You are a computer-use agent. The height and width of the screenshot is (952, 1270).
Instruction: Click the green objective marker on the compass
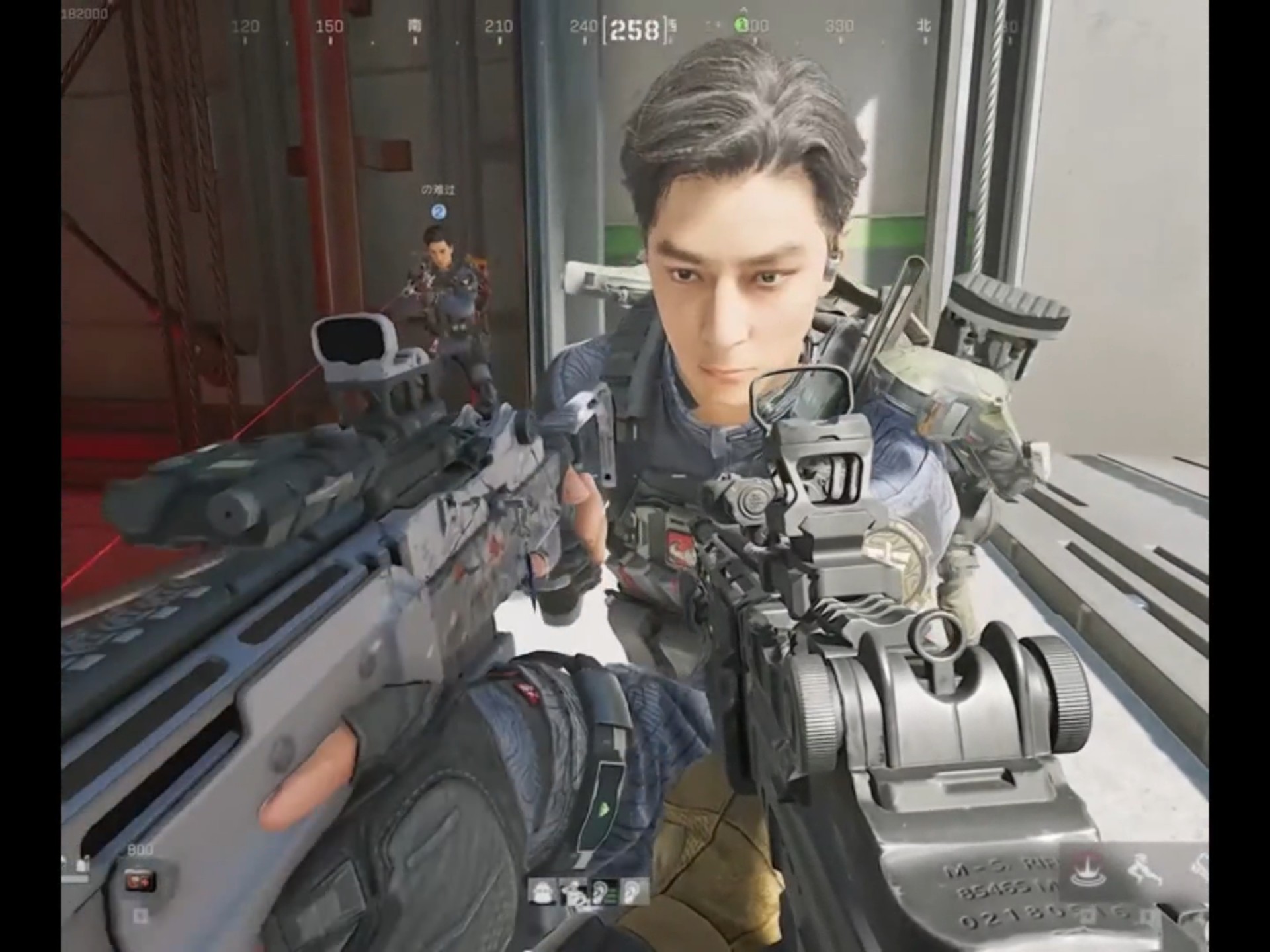coord(741,24)
